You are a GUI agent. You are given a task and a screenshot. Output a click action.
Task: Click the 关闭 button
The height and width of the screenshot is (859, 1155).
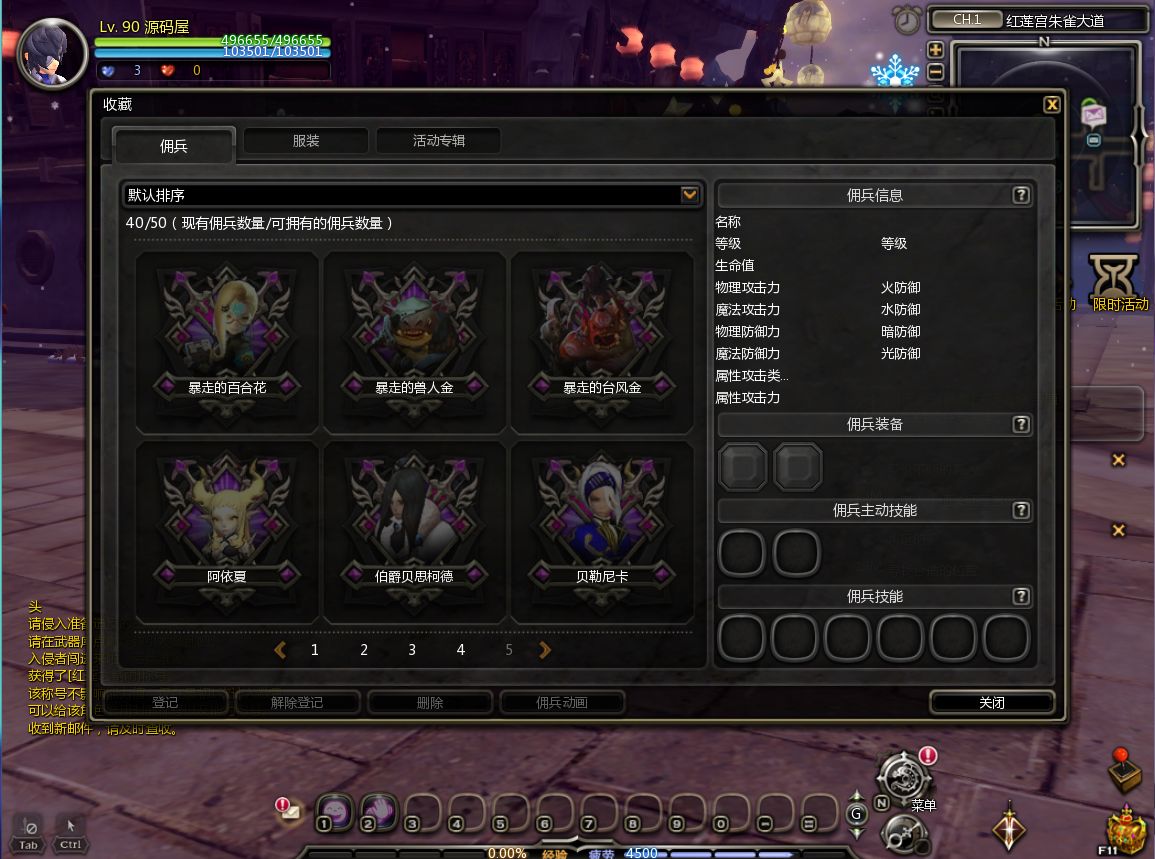[x=991, y=703]
